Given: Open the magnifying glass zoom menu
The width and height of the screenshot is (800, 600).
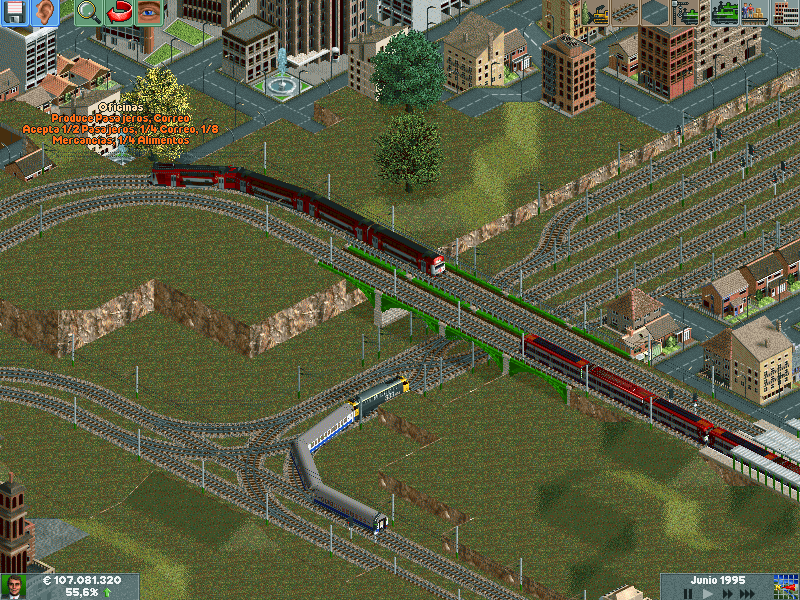Looking at the screenshot, I should coord(88,12).
